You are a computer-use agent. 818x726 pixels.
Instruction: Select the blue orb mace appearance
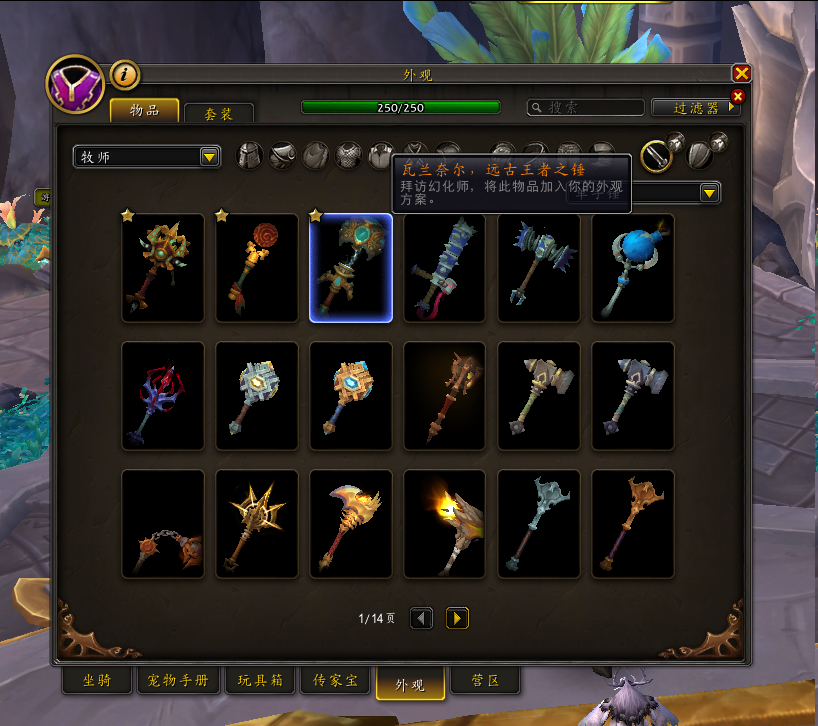coord(633,268)
